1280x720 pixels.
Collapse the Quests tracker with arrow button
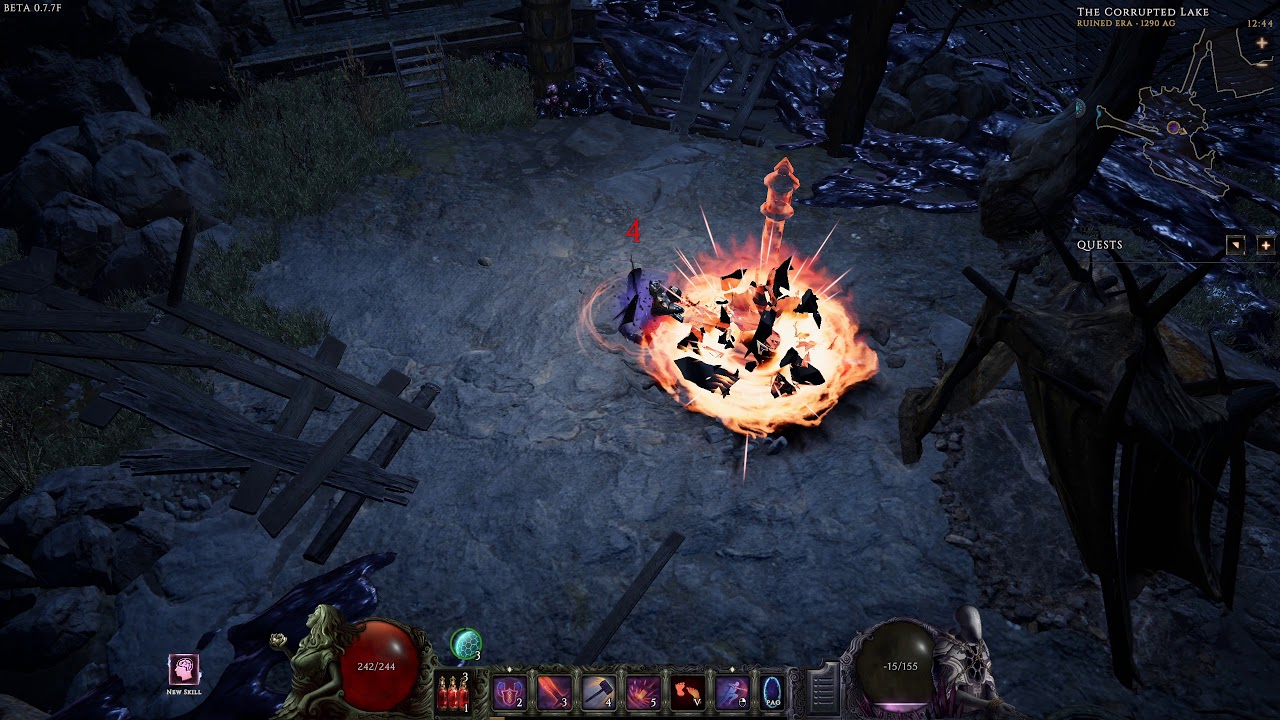click(1236, 245)
